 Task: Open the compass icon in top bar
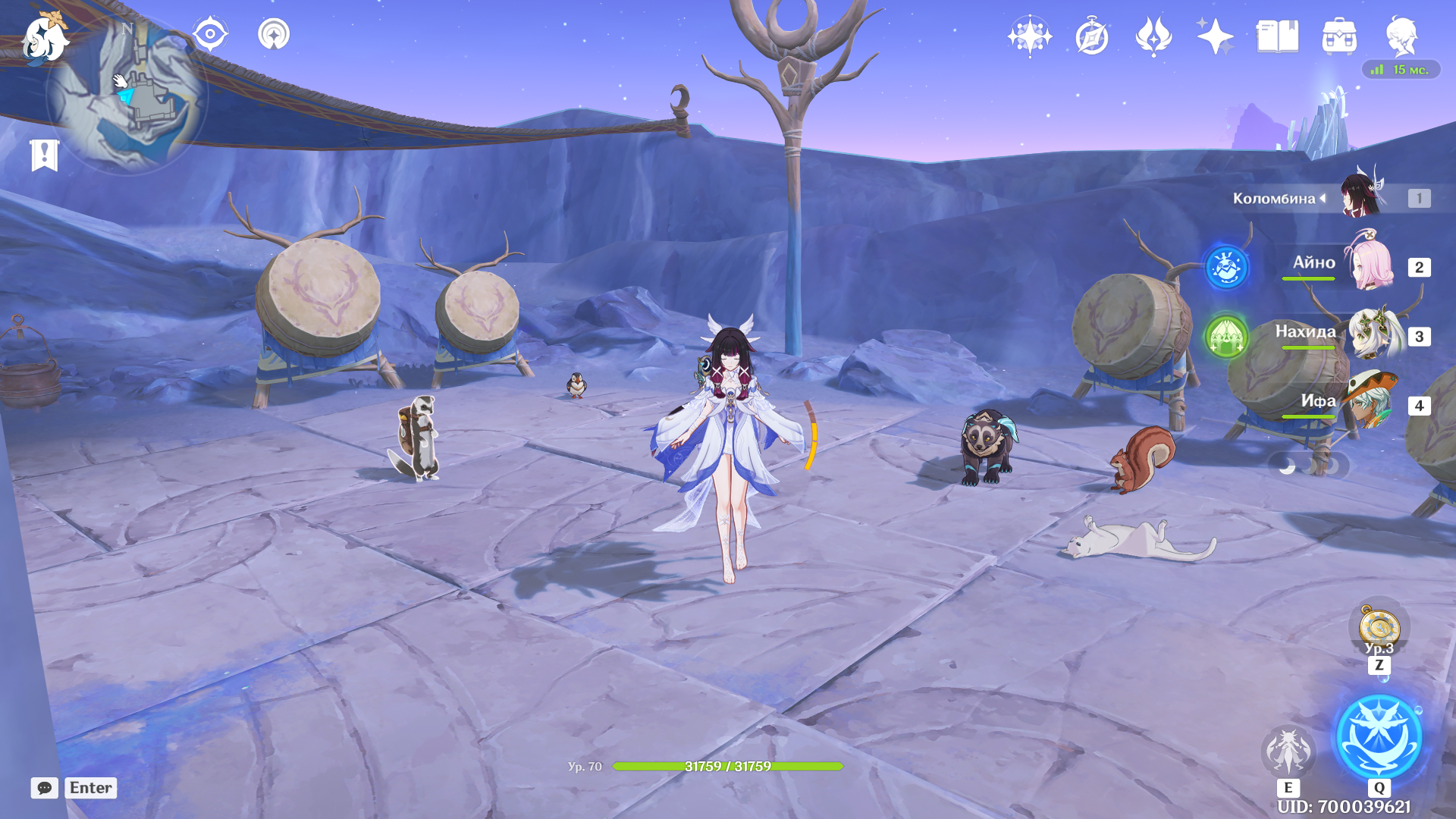pos(1092,36)
